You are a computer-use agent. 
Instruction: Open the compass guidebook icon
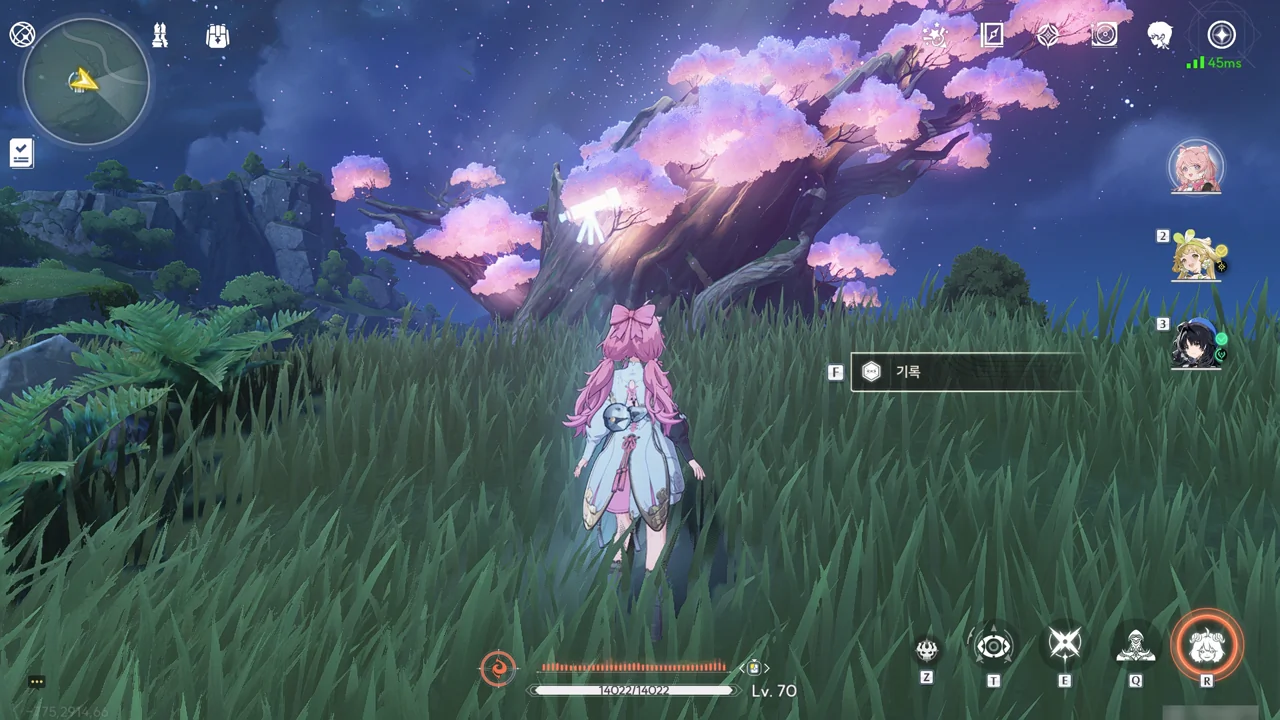click(x=992, y=36)
